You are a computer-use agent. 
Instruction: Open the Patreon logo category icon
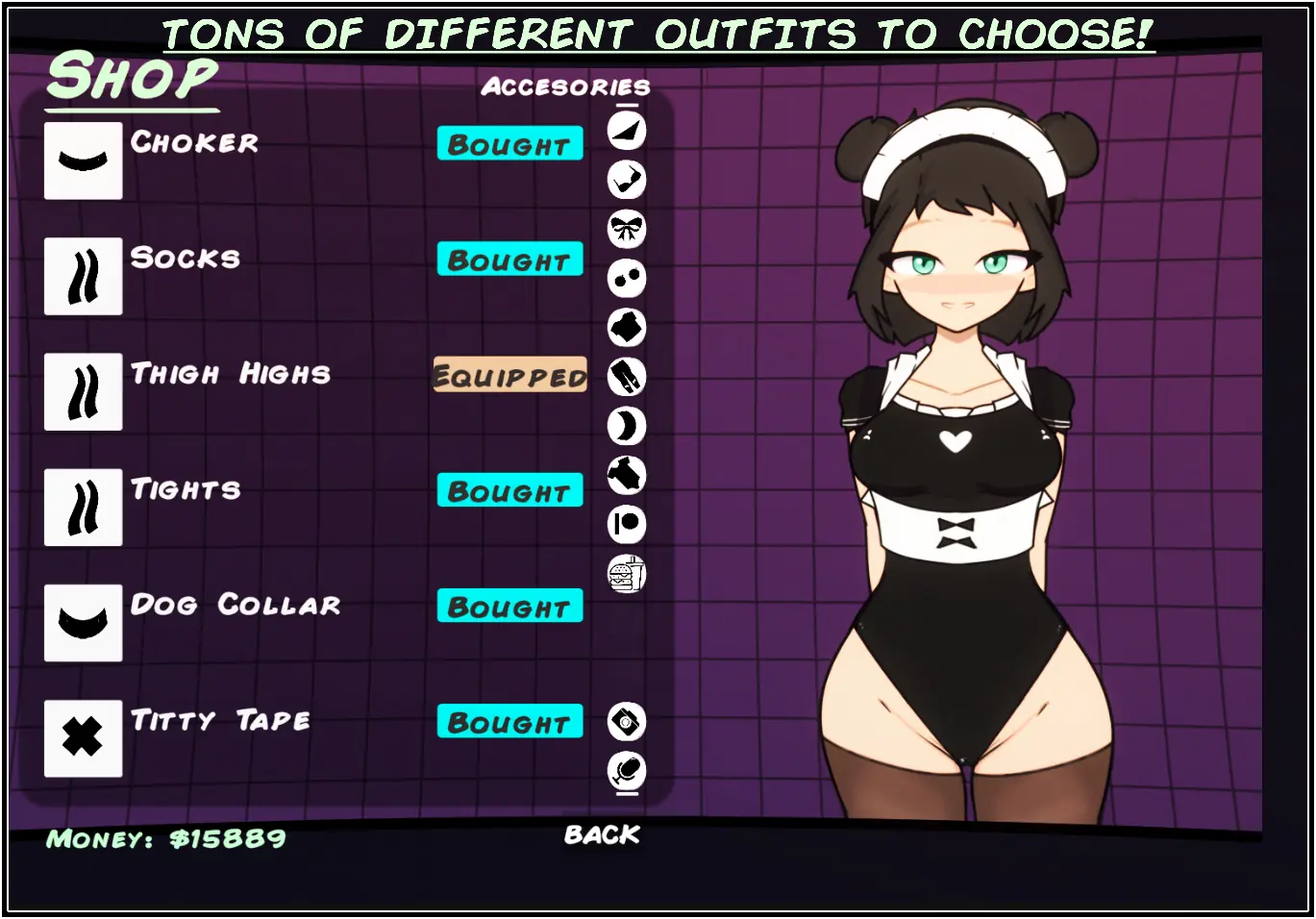pyautogui.click(x=627, y=525)
